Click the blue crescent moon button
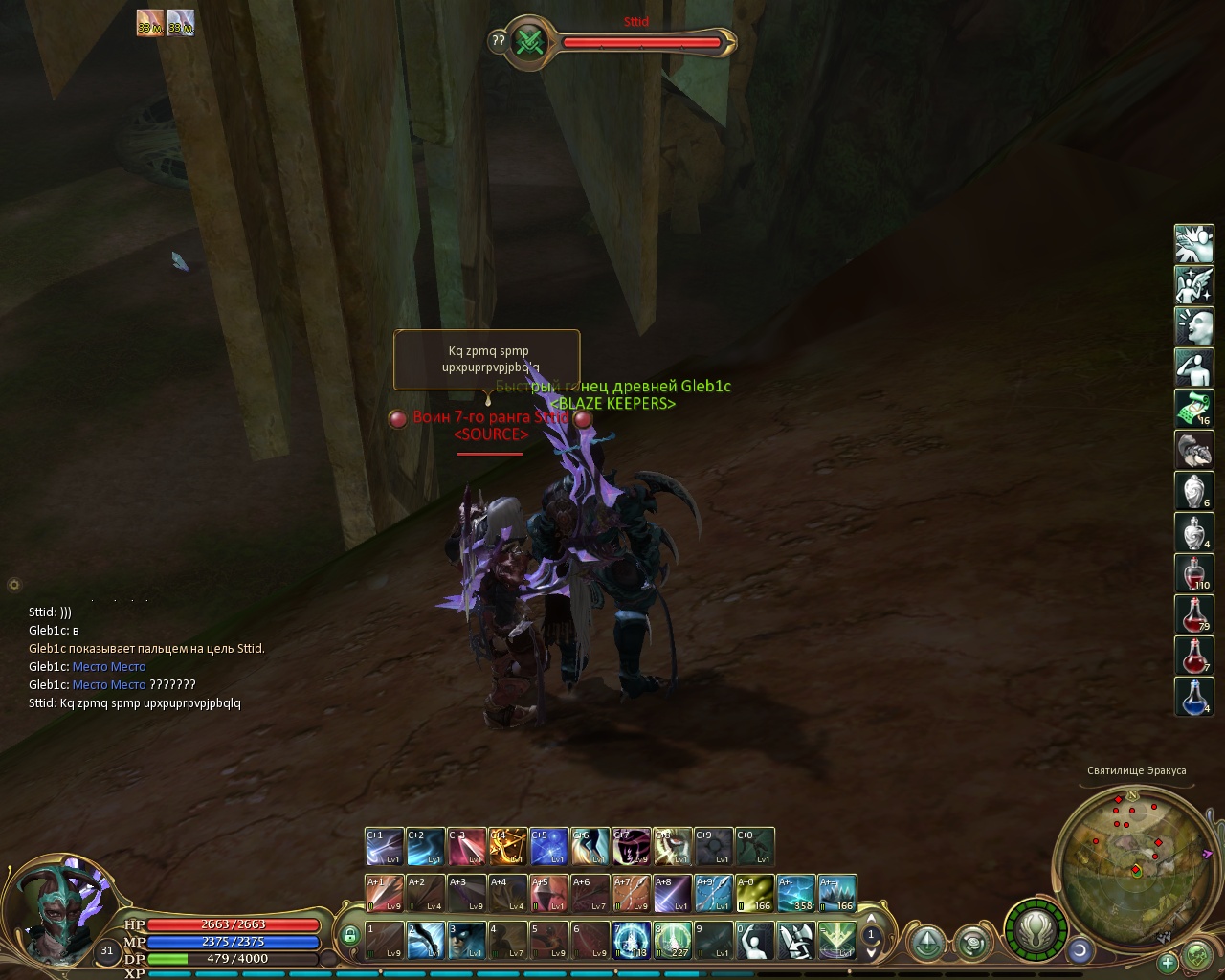The height and width of the screenshot is (980, 1225). (x=1080, y=950)
